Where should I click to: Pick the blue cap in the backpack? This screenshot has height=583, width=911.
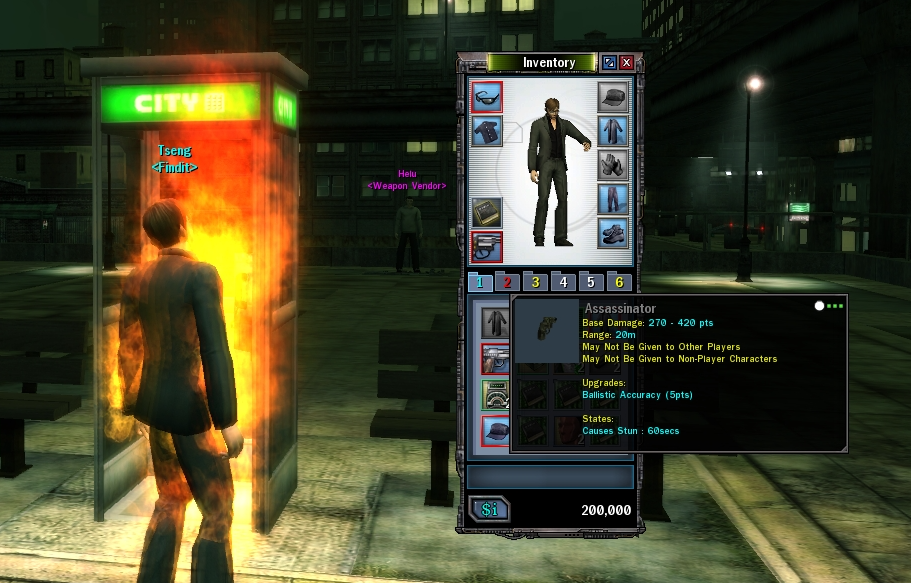[495, 430]
